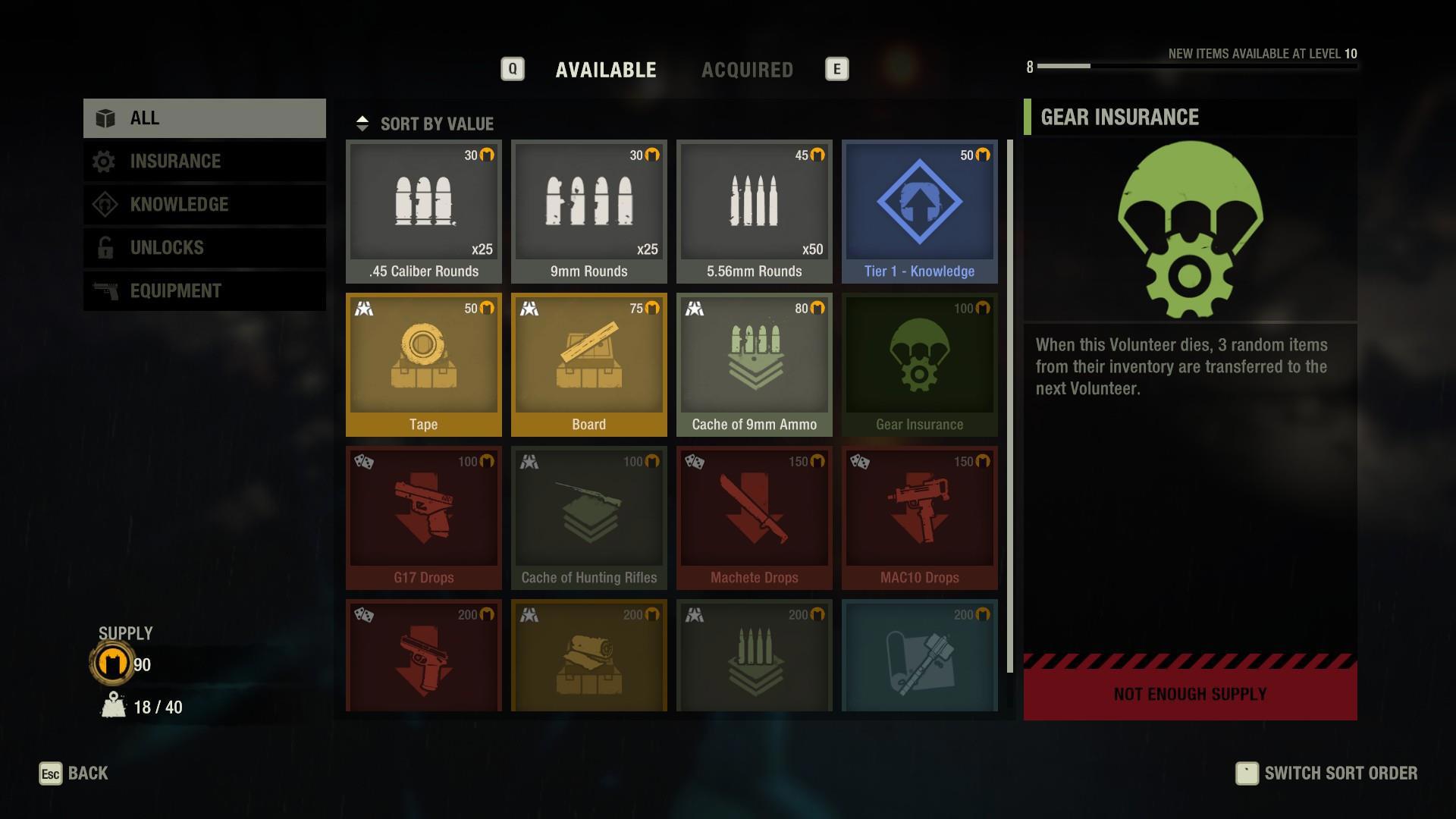
Task: Pick the 9mm Rounds x25 tile
Action: [588, 211]
